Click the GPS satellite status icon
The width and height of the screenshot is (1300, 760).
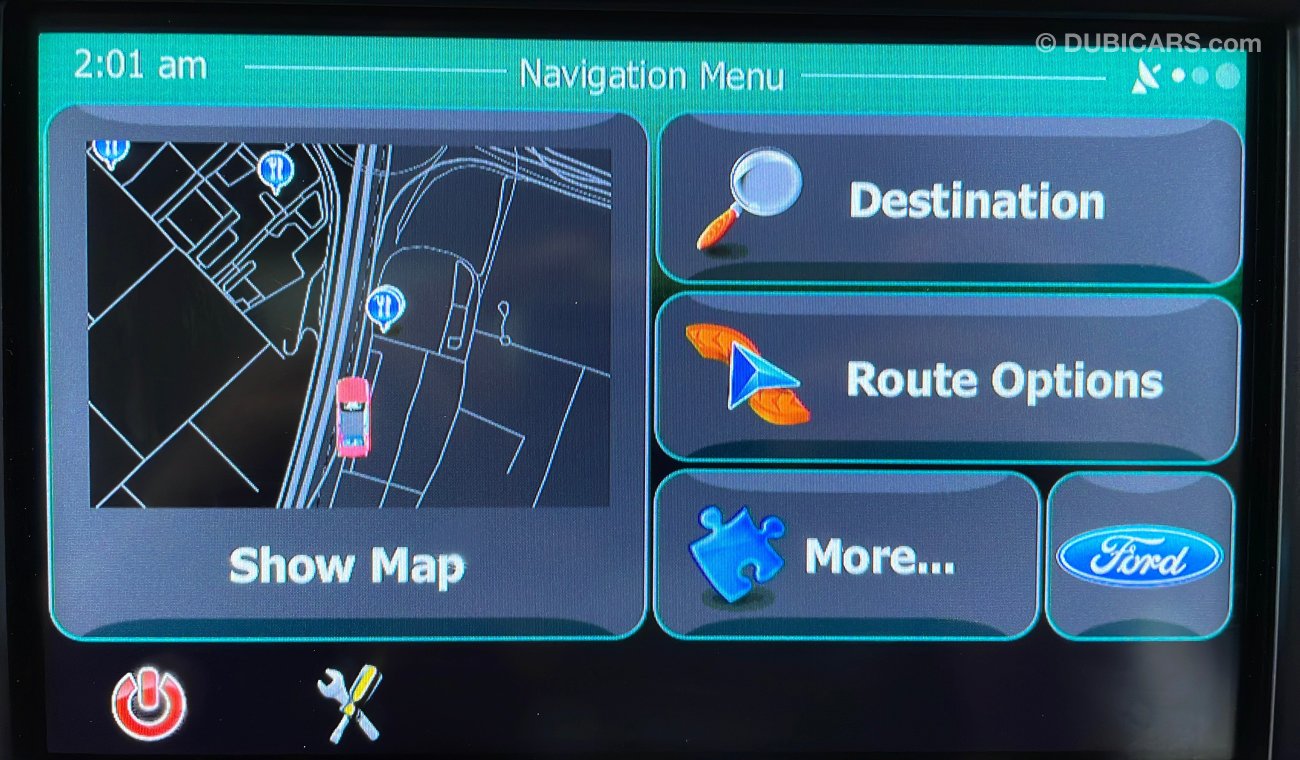click(x=1148, y=76)
